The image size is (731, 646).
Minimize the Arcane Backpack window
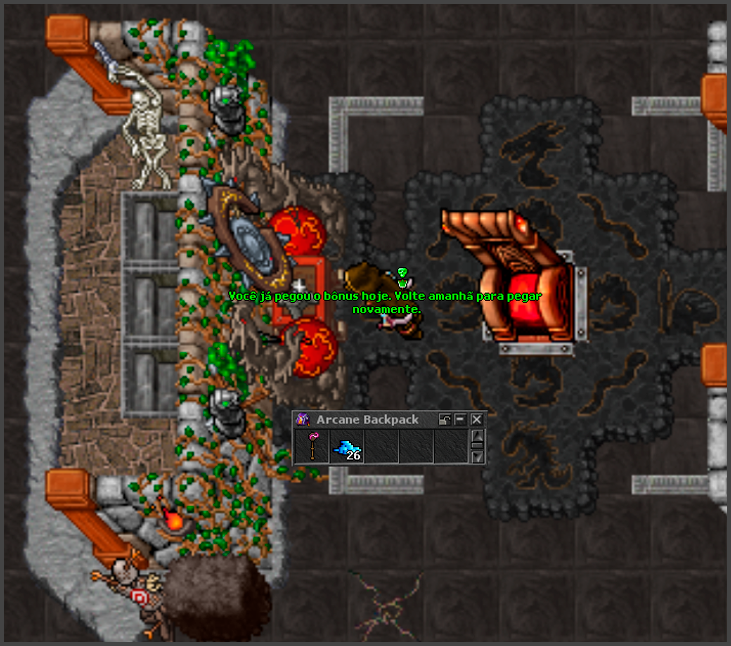[461, 420]
